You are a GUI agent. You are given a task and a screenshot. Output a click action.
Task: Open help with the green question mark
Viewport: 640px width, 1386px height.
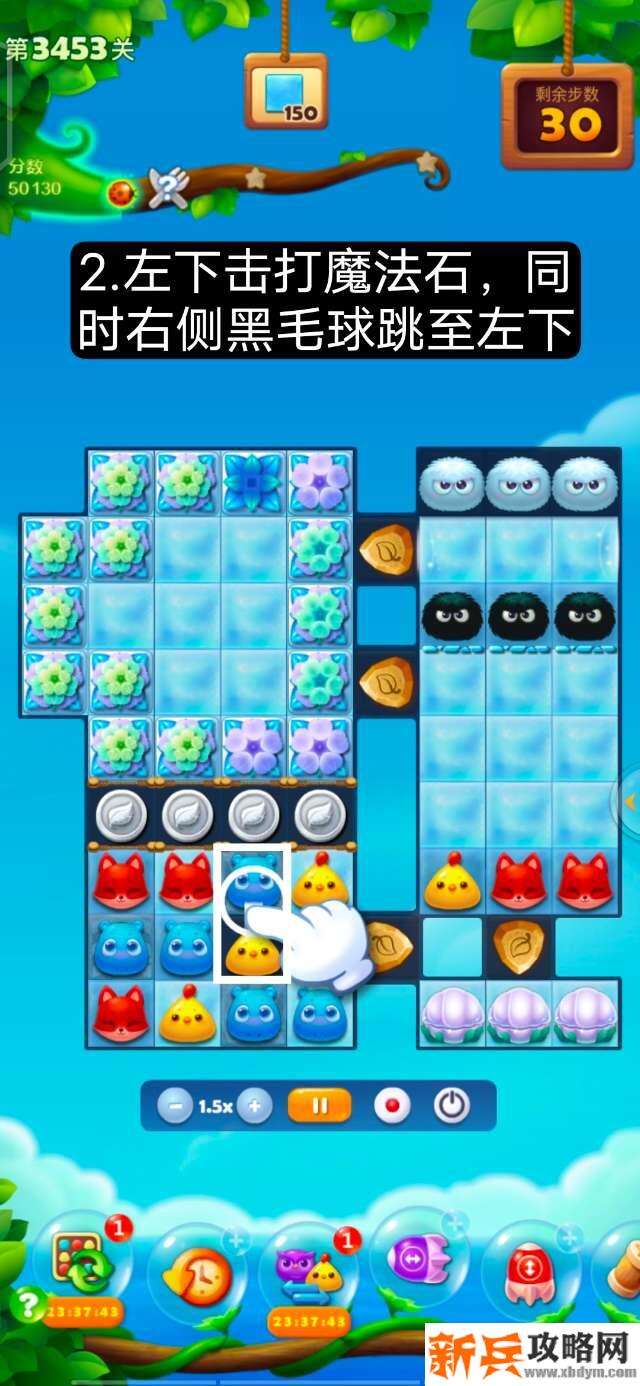(x=26, y=1304)
